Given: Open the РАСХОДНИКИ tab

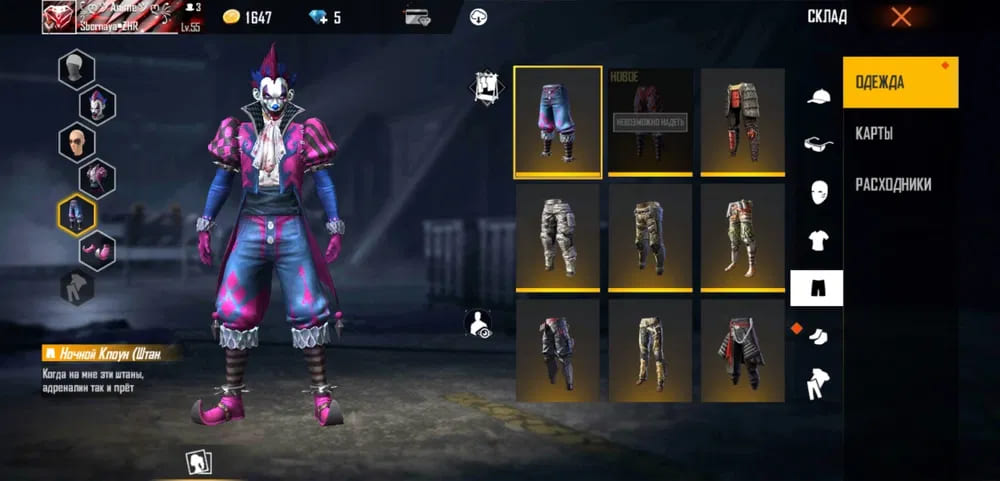Looking at the screenshot, I should [893, 184].
